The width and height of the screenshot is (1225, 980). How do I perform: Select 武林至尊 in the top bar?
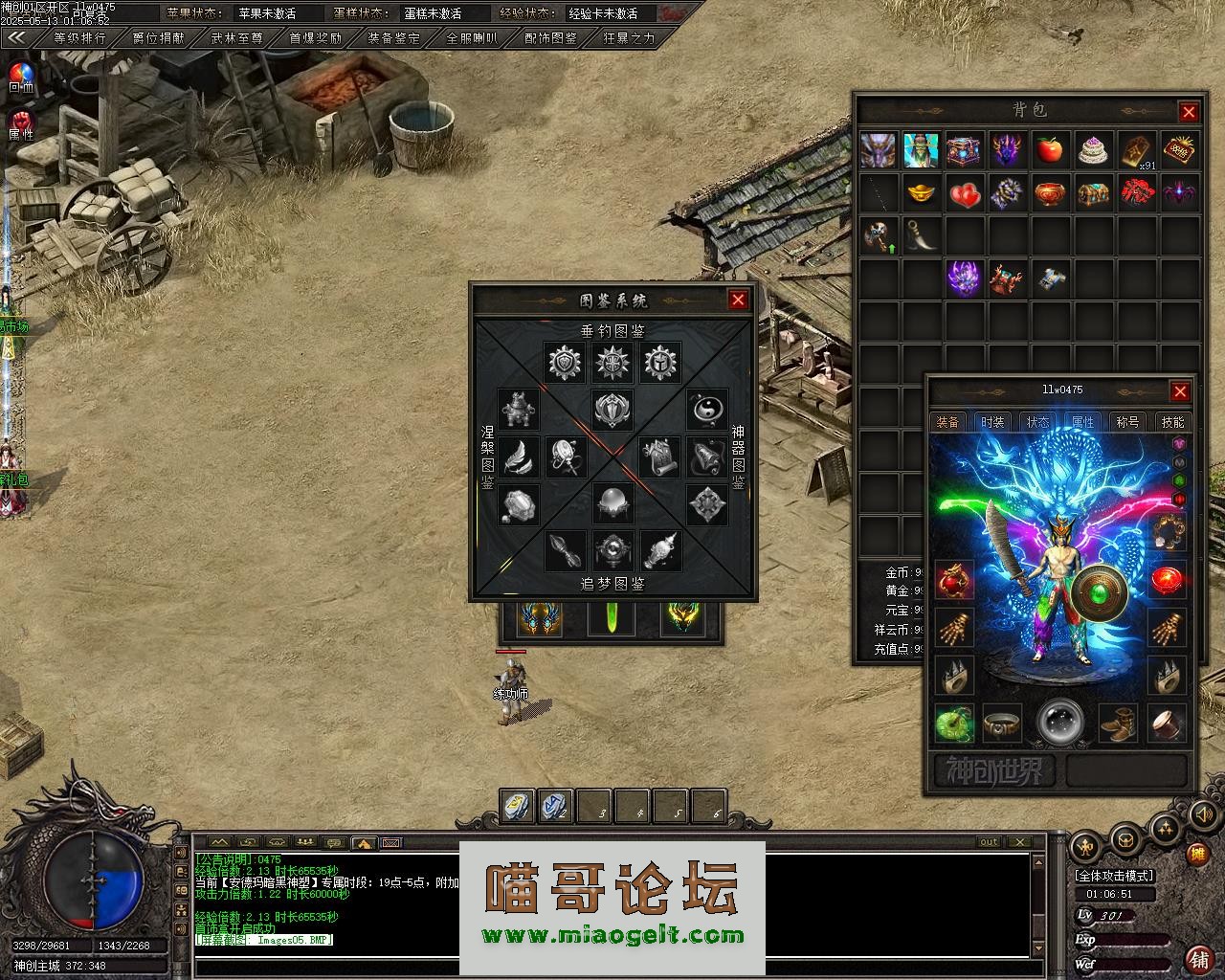(237, 38)
